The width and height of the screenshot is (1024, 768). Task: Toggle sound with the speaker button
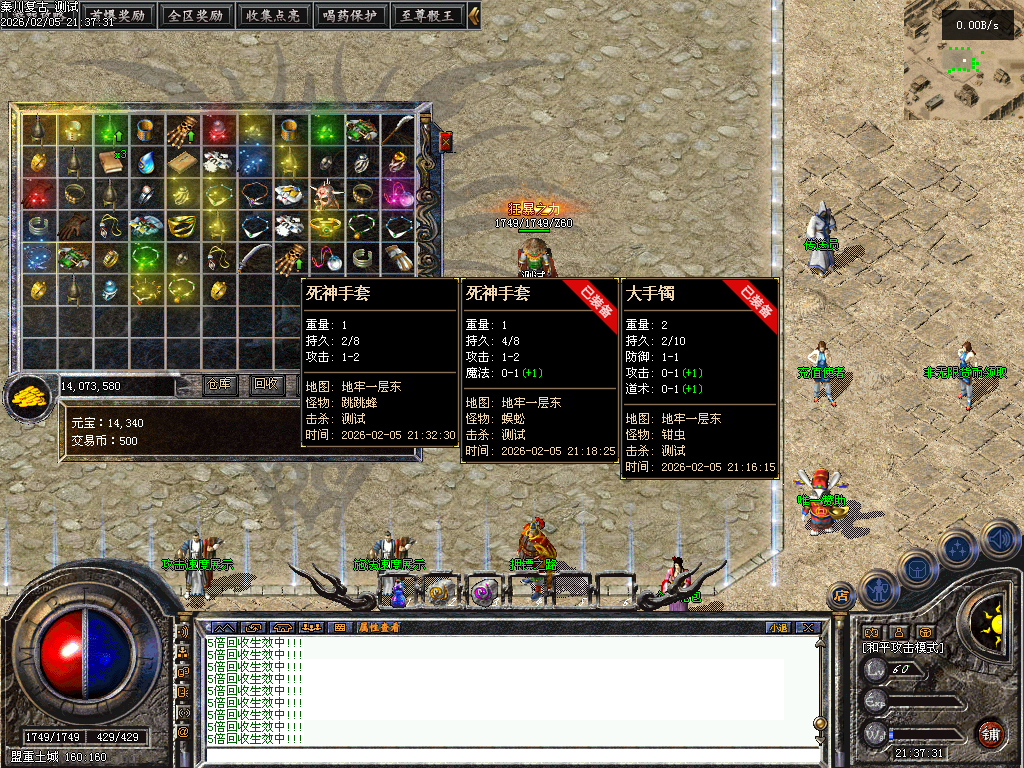coord(999,539)
